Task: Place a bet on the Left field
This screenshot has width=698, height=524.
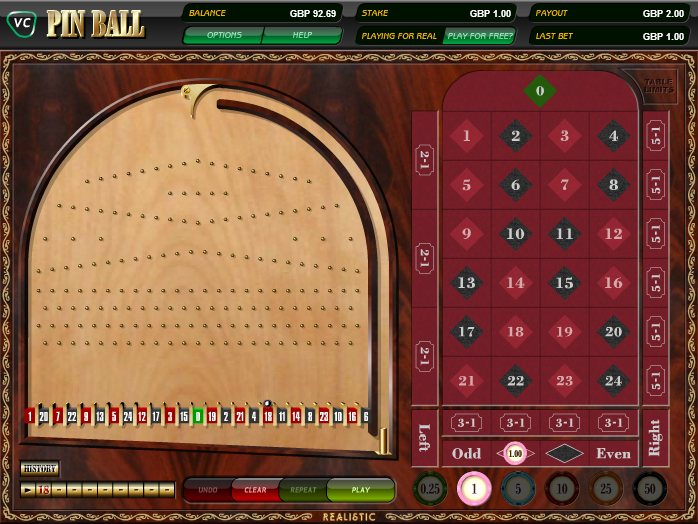Action: (x=424, y=438)
